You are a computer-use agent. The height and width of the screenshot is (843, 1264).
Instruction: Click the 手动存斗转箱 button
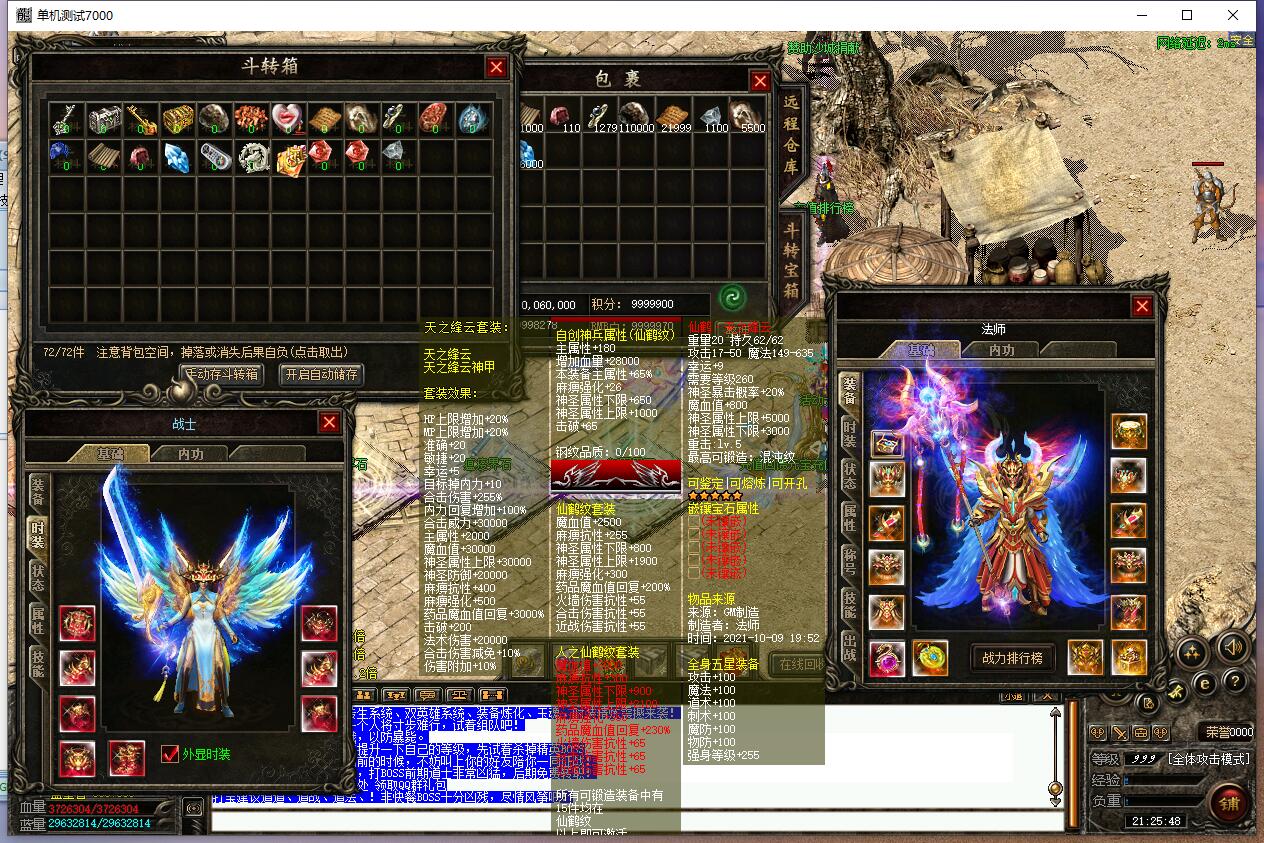click(222, 374)
